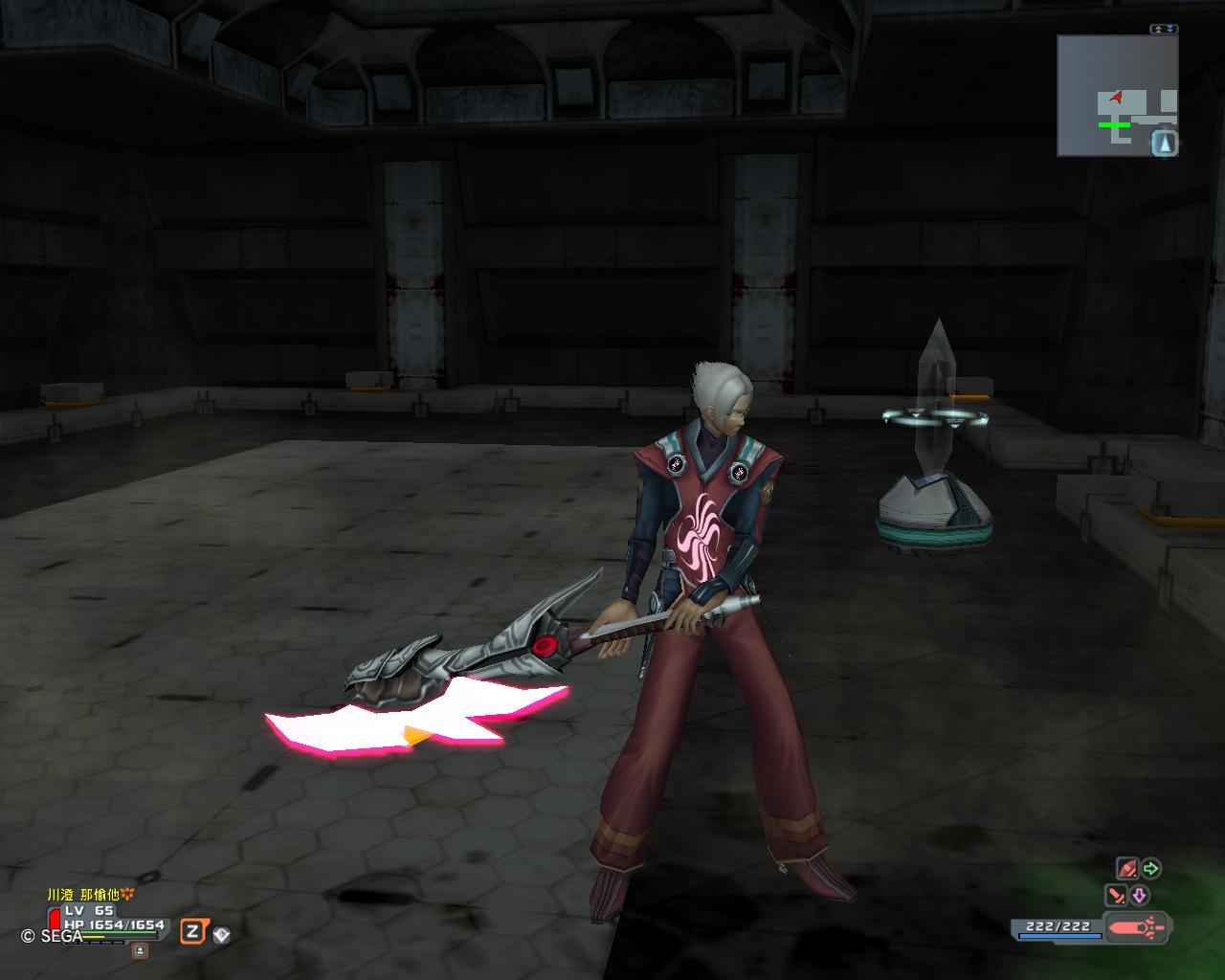This screenshot has height=980, width=1225.
Task: Select the red axe weapon palette icon
Action: tap(1137, 926)
